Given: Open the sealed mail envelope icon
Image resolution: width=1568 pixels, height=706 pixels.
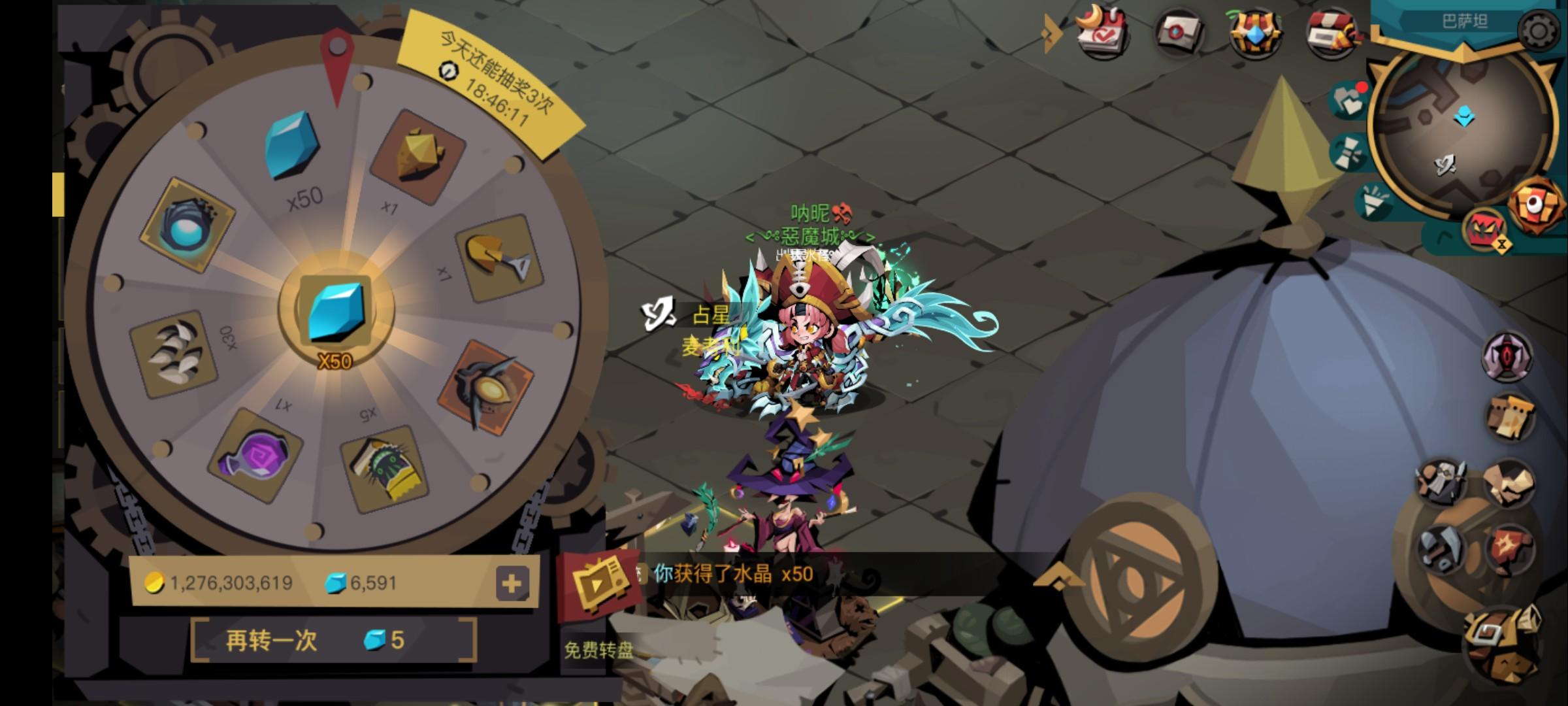Looking at the screenshot, I should [x=1180, y=31].
